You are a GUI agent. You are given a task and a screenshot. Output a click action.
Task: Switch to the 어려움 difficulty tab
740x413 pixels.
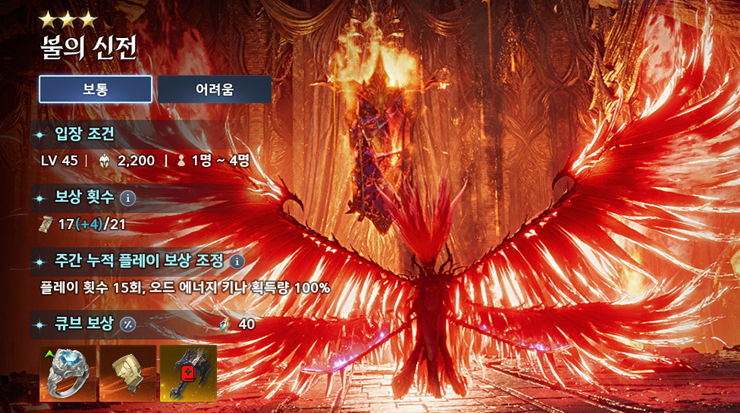point(214,89)
